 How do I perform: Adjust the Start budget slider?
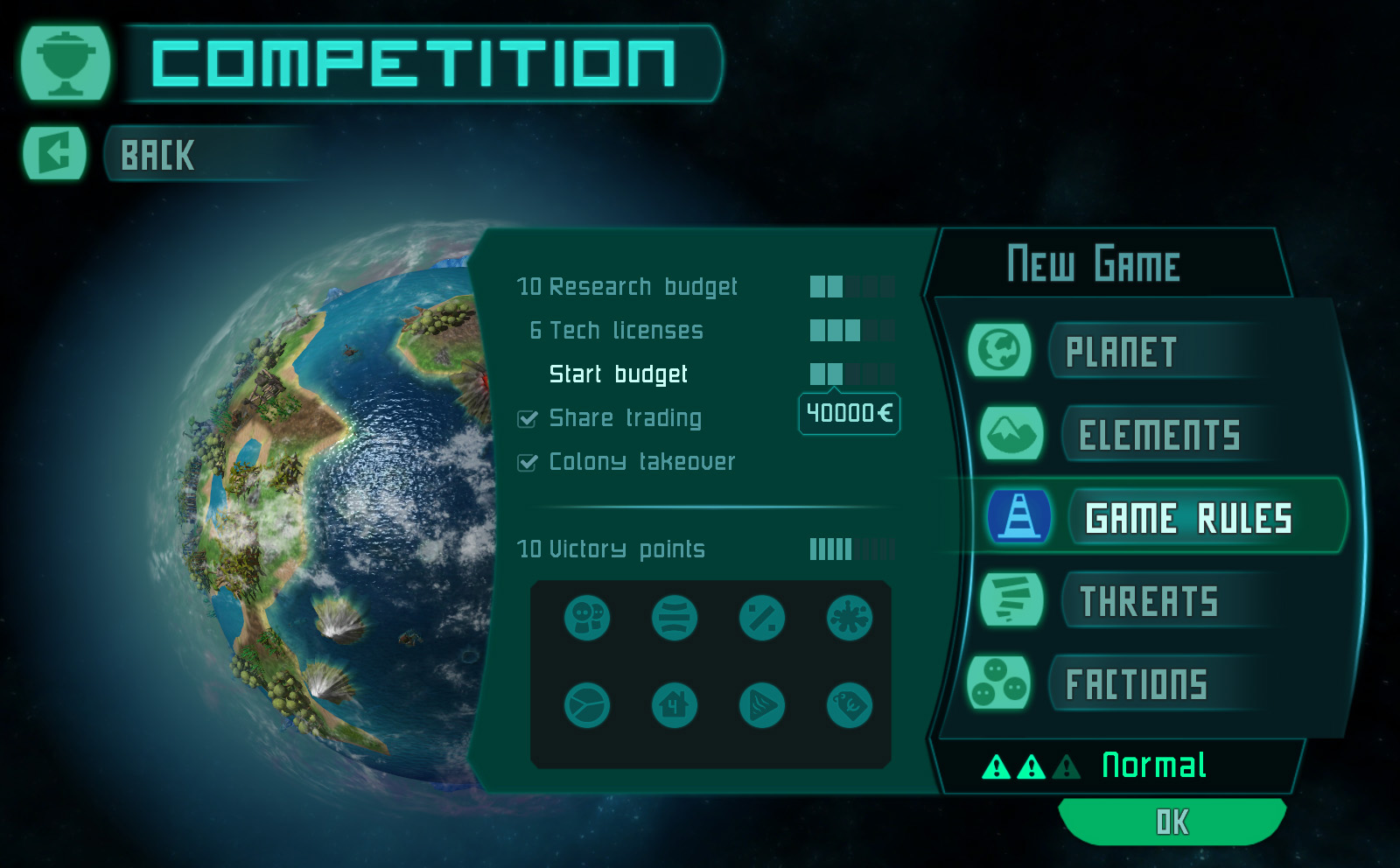(851, 374)
